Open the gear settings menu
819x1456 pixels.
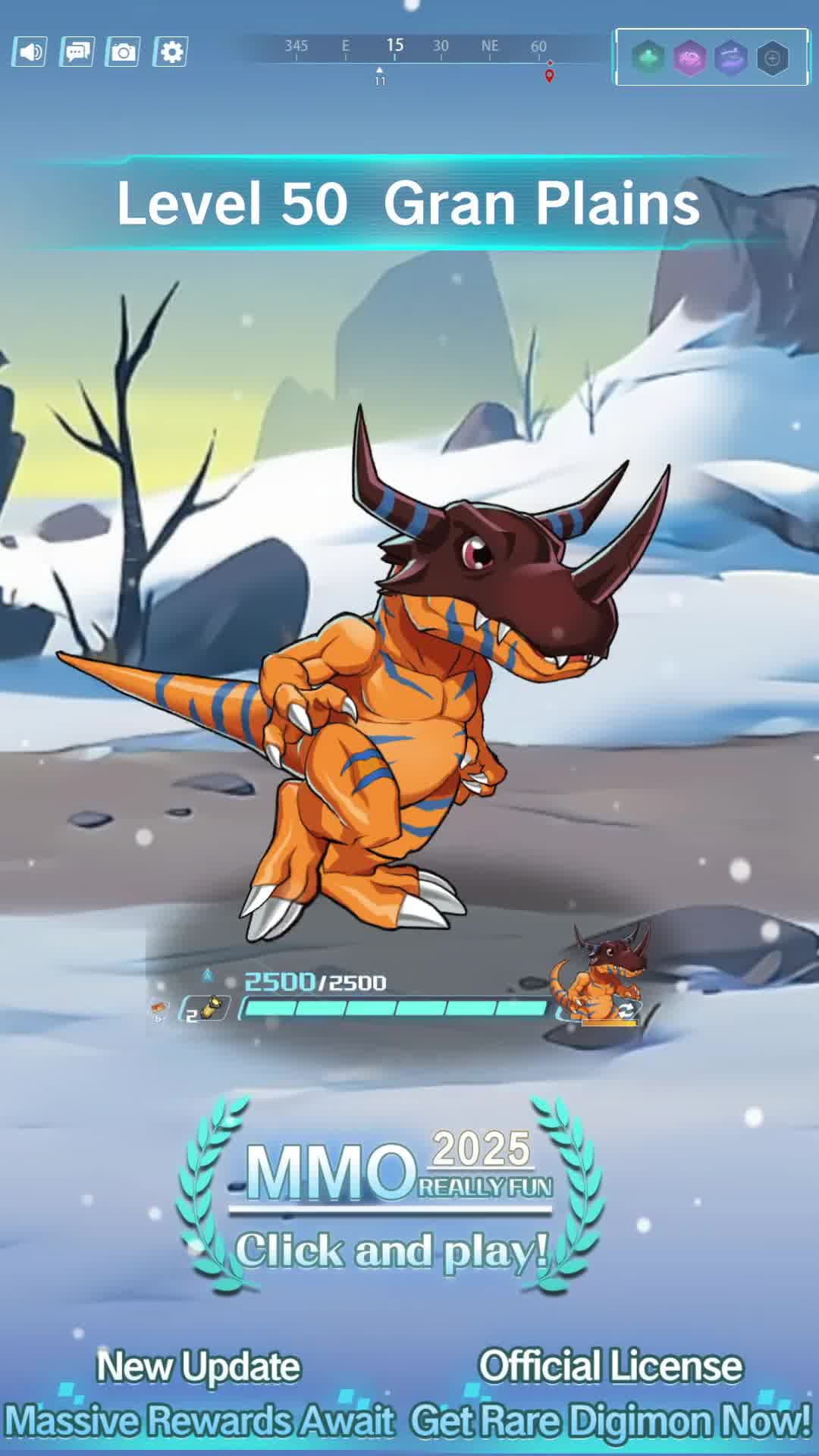coord(171,52)
